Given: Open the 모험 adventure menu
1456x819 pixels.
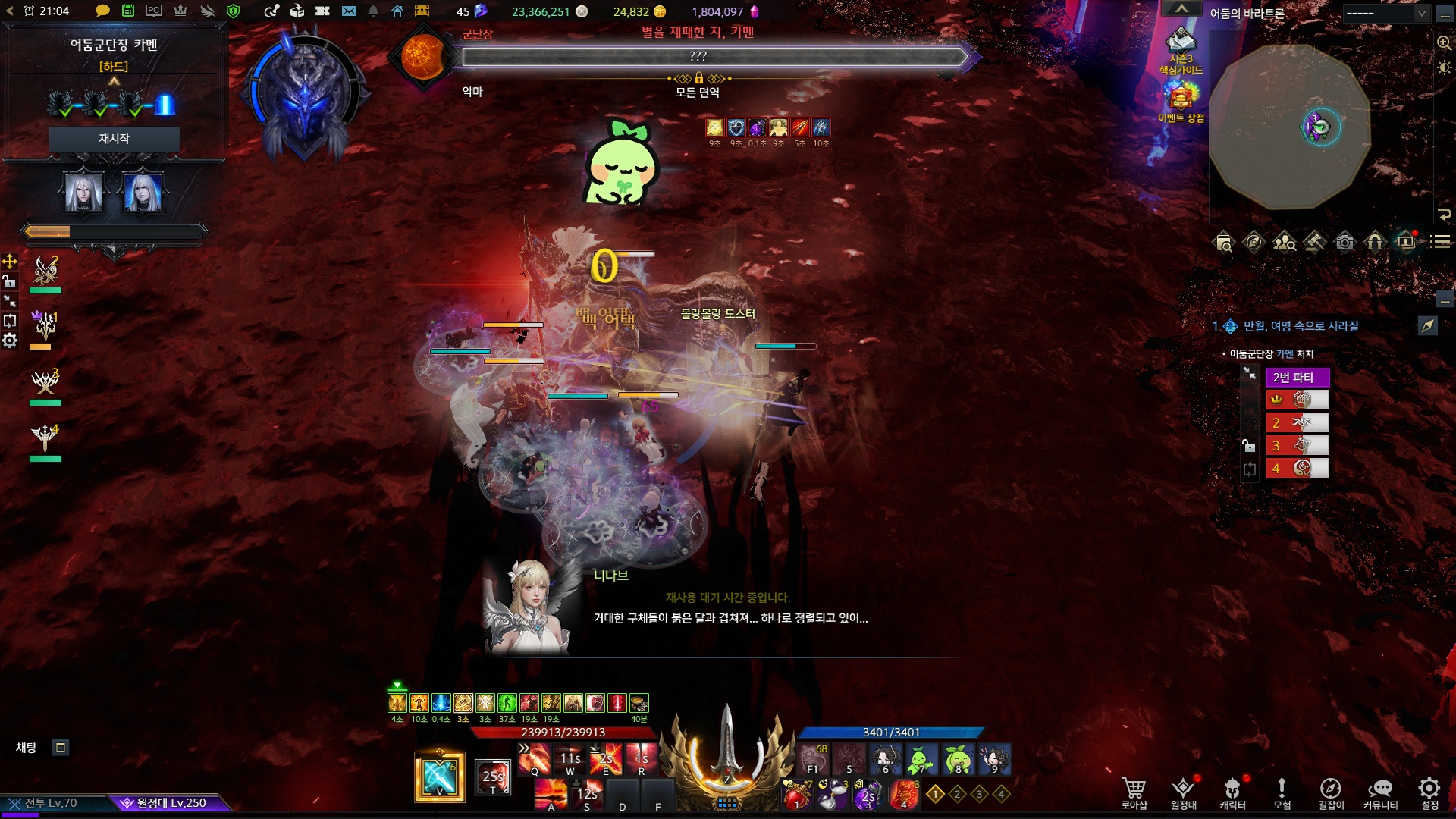Looking at the screenshot, I should click(1282, 792).
